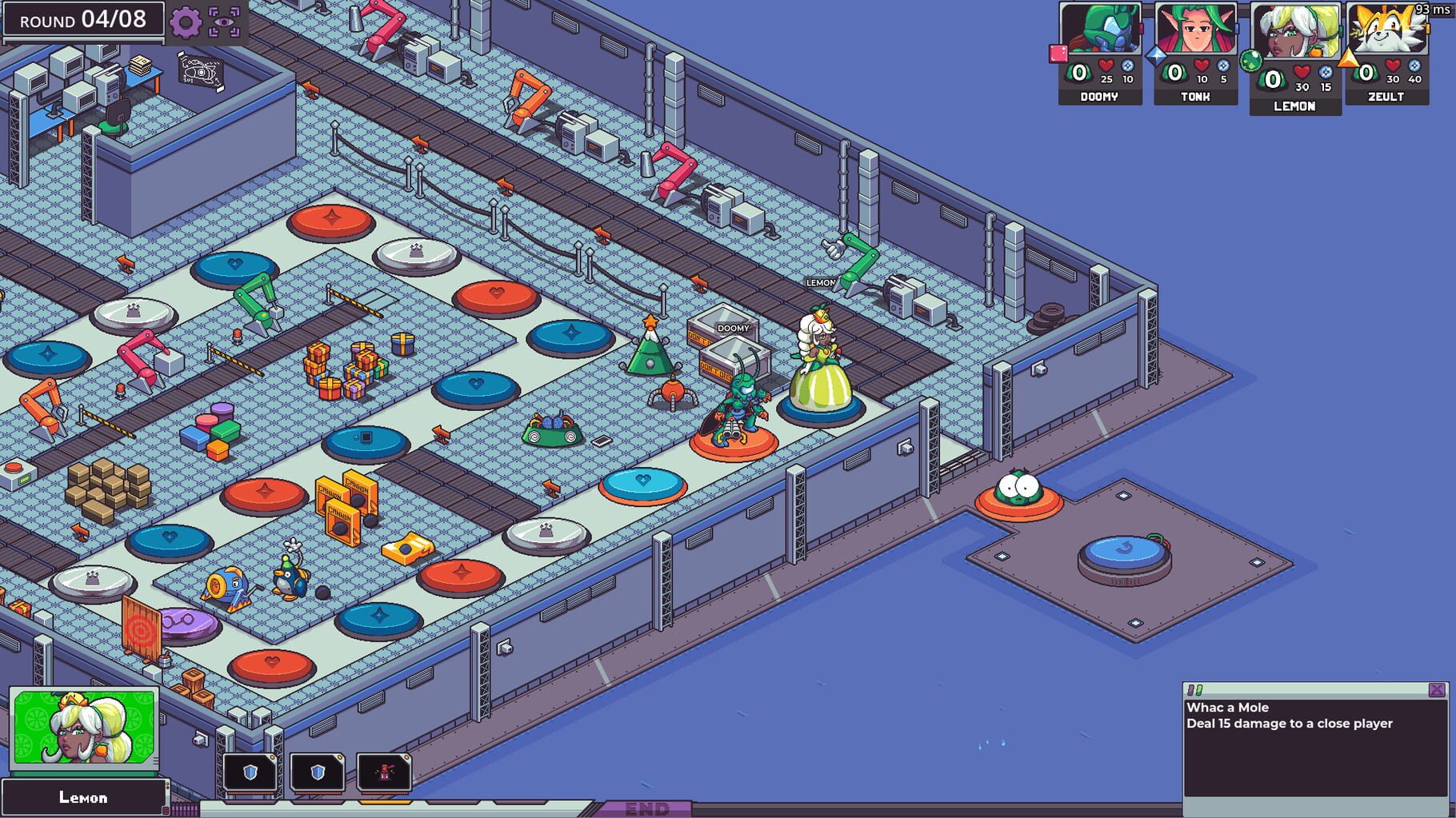Click the heart icon on Doomy's card
The image size is (1456, 818).
[1105, 66]
